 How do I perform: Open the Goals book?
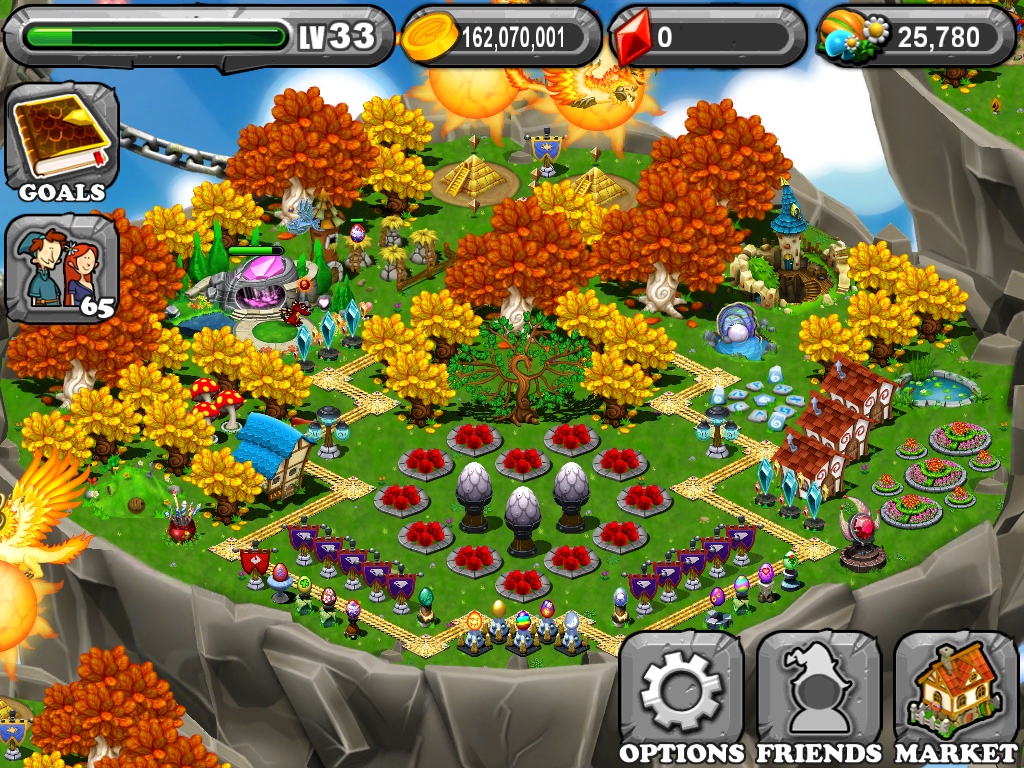(62, 139)
